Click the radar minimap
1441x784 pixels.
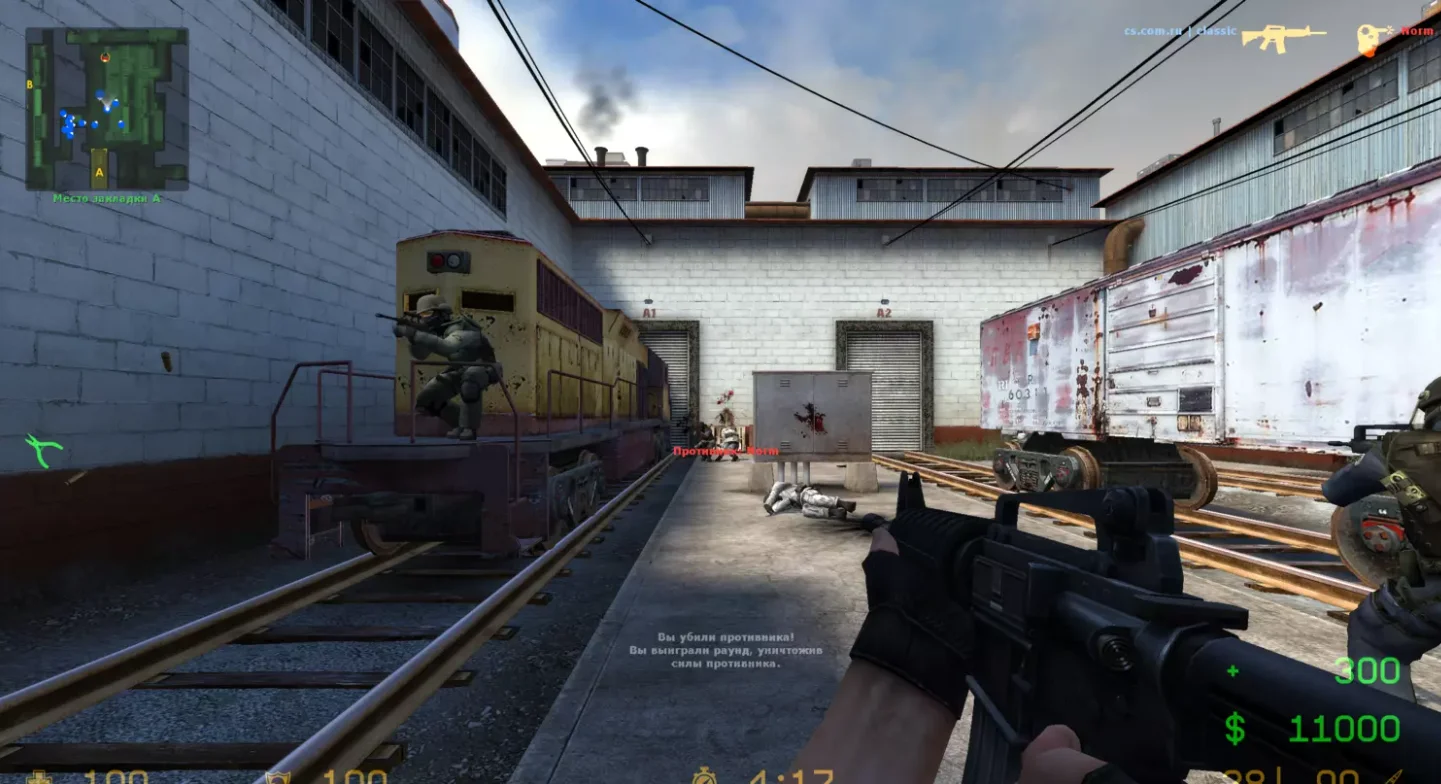[107, 109]
